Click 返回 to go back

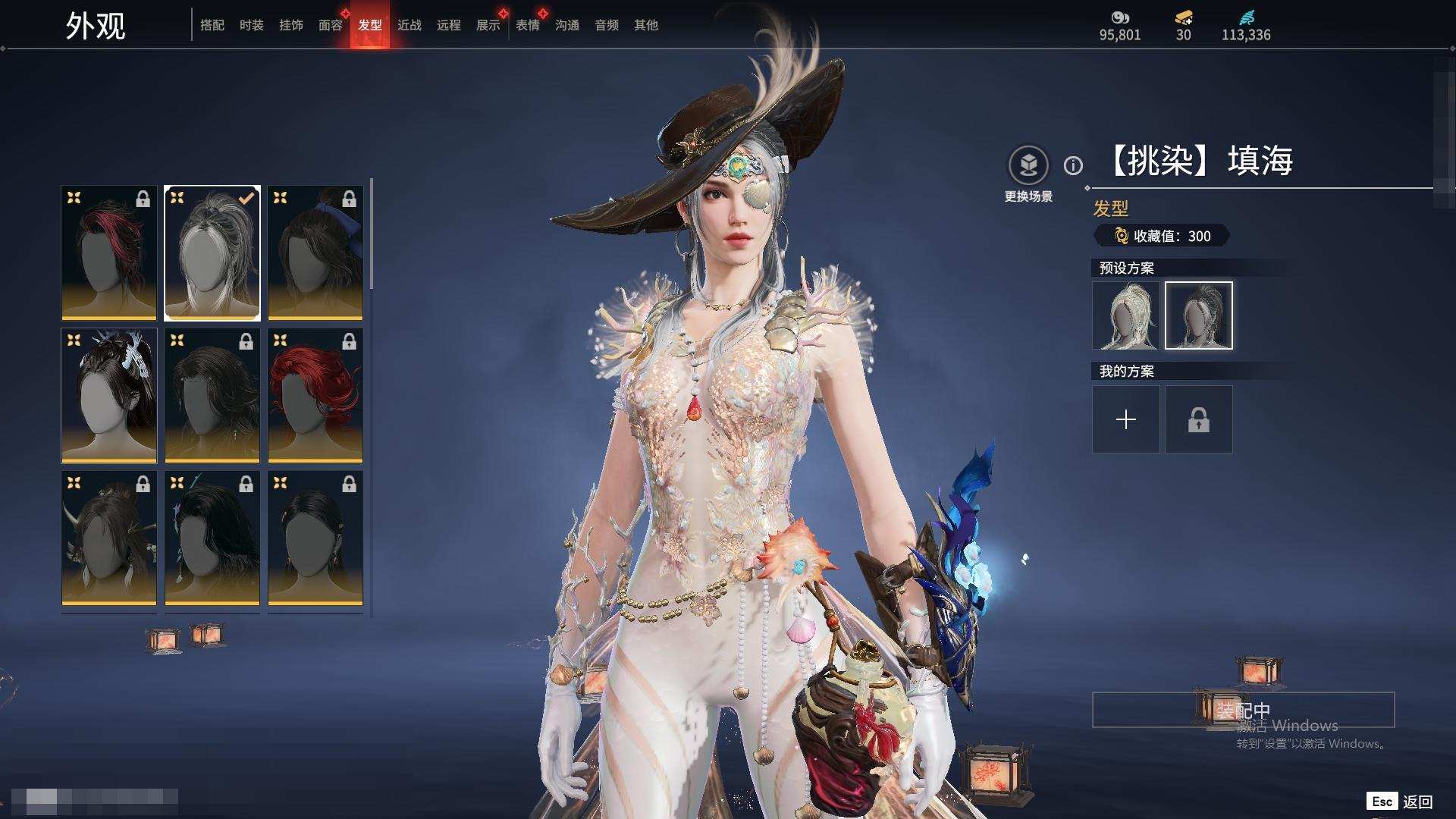[1417, 802]
